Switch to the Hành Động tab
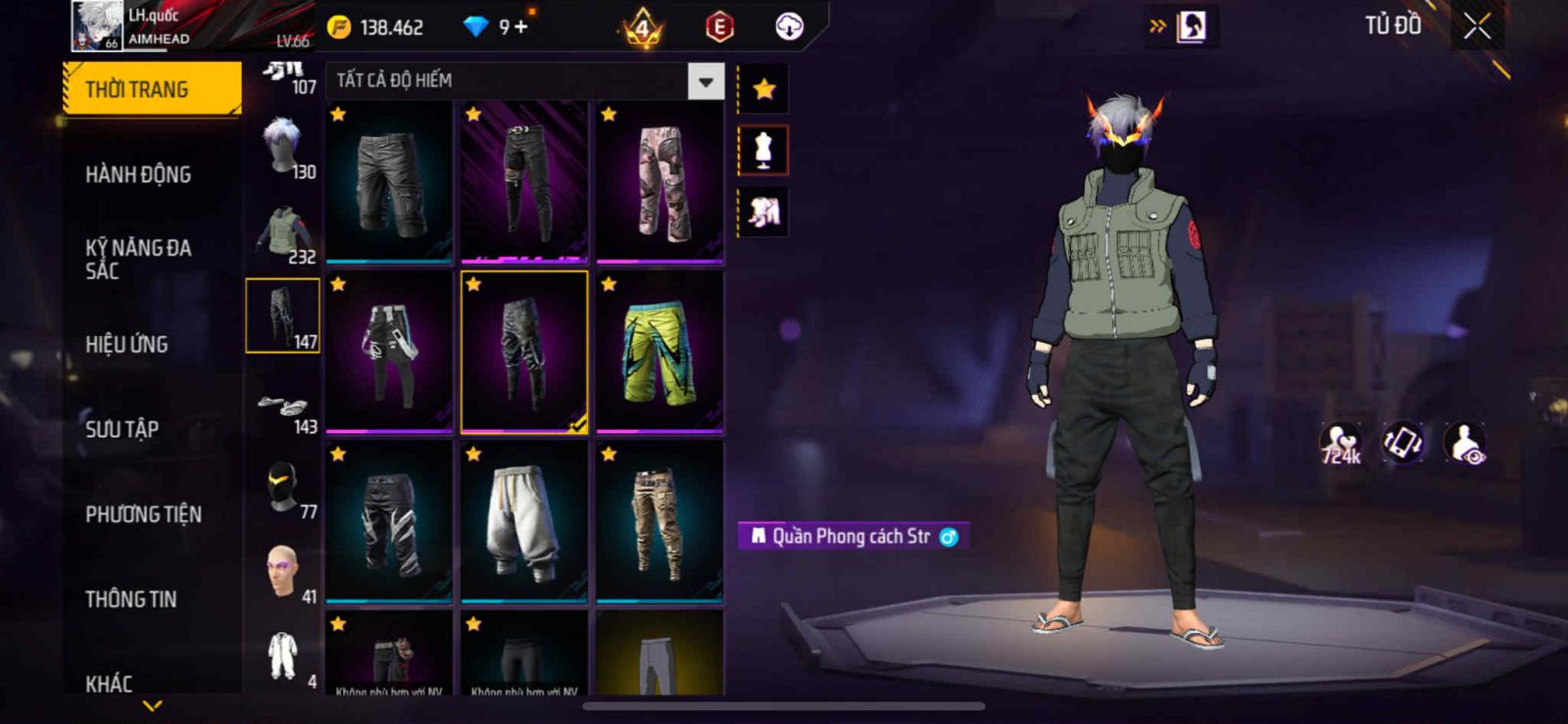This screenshot has height=724, width=1568. (x=138, y=174)
